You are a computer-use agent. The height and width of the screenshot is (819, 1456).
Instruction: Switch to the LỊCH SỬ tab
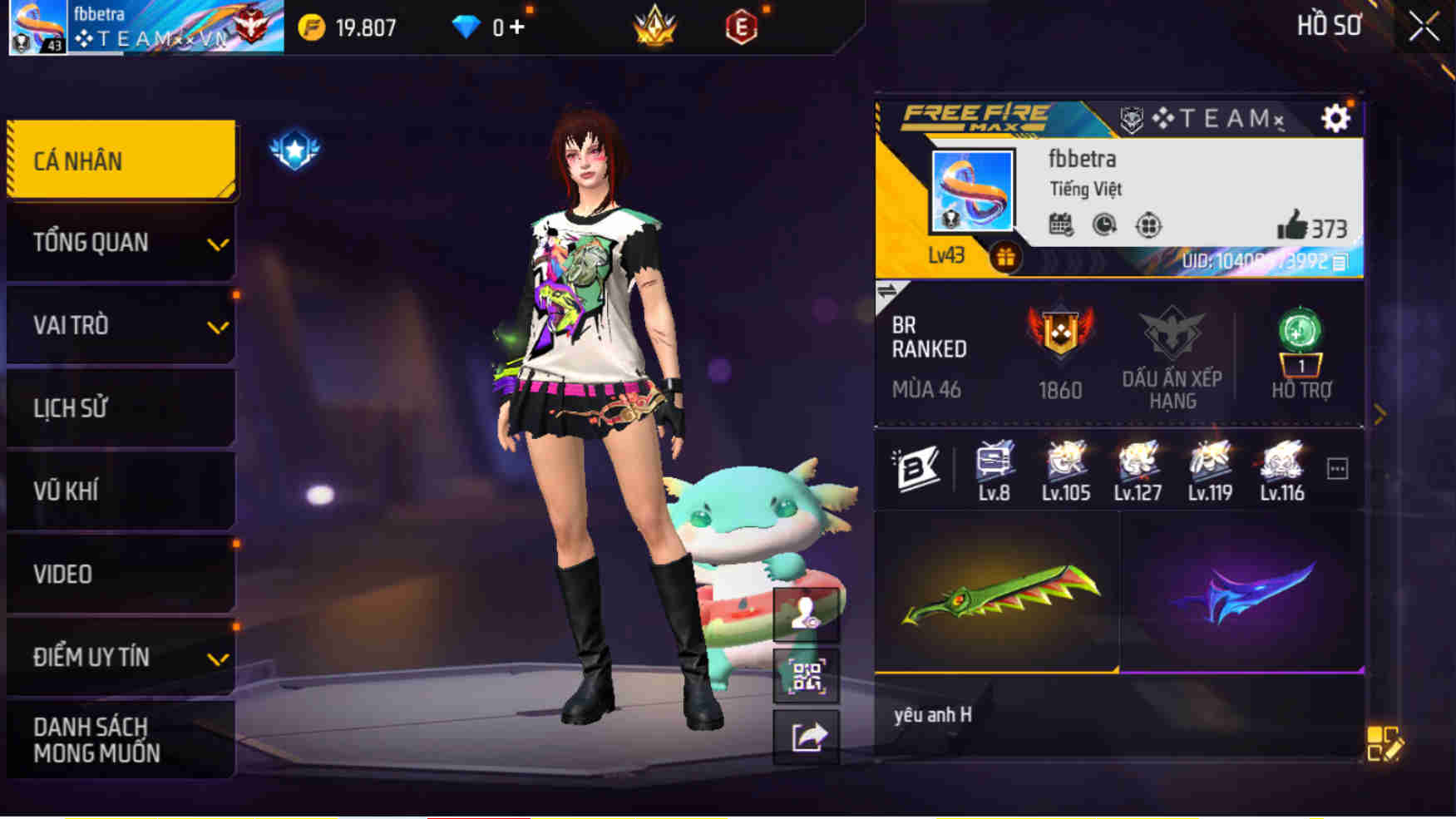click(121, 407)
